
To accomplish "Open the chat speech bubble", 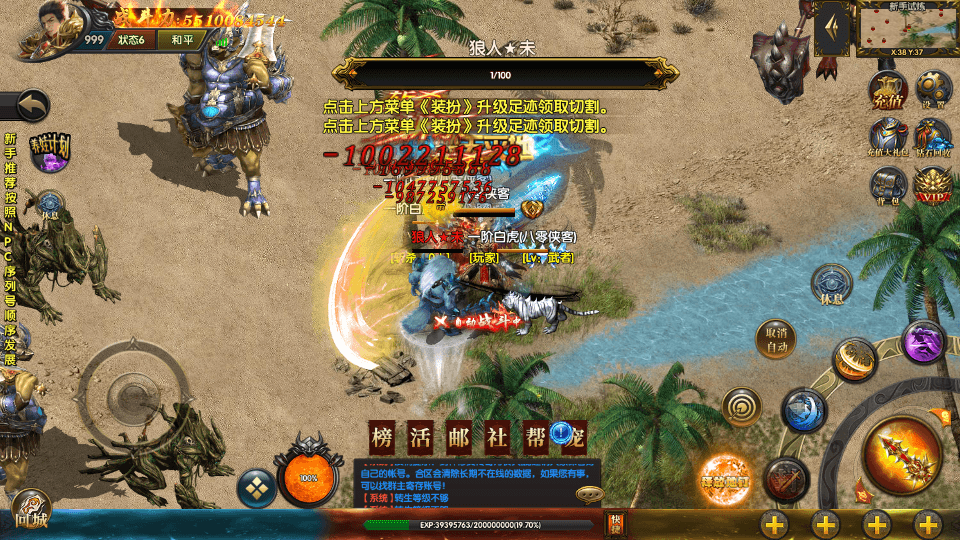I will click(589, 492).
